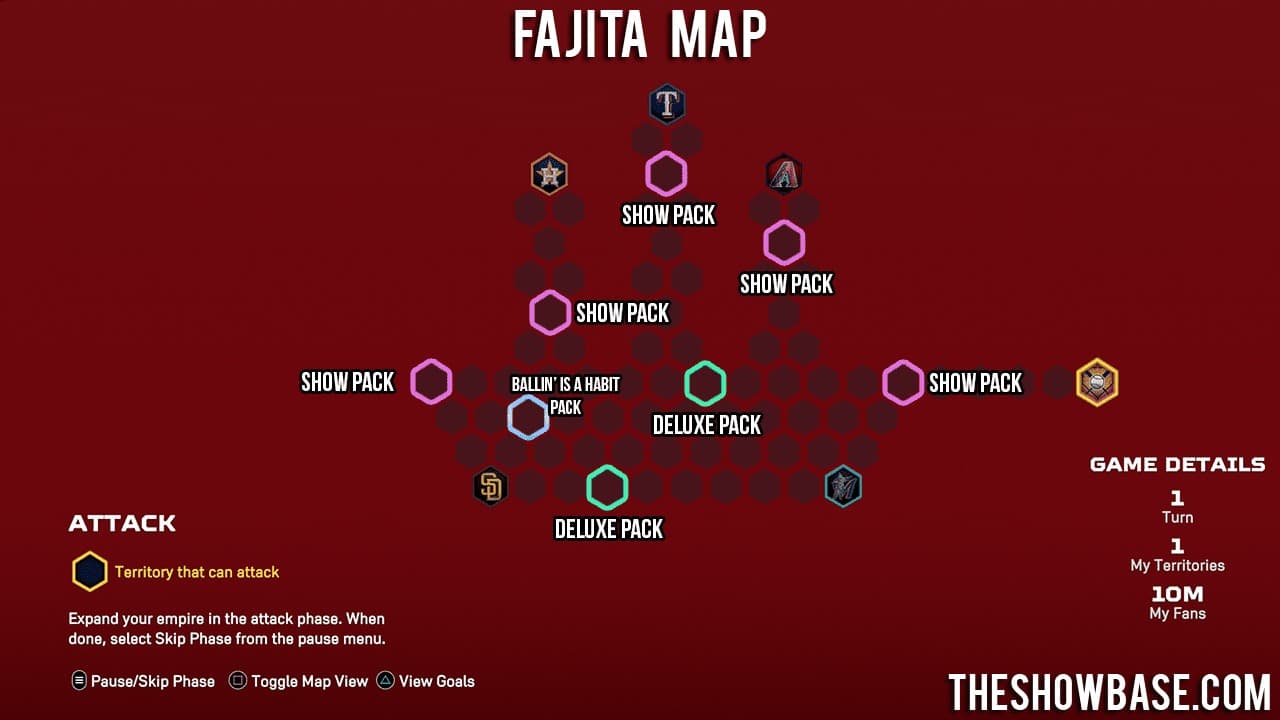The height and width of the screenshot is (720, 1280).
Task: Attack the Arizona Diamondbacks territory
Action: point(783,173)
